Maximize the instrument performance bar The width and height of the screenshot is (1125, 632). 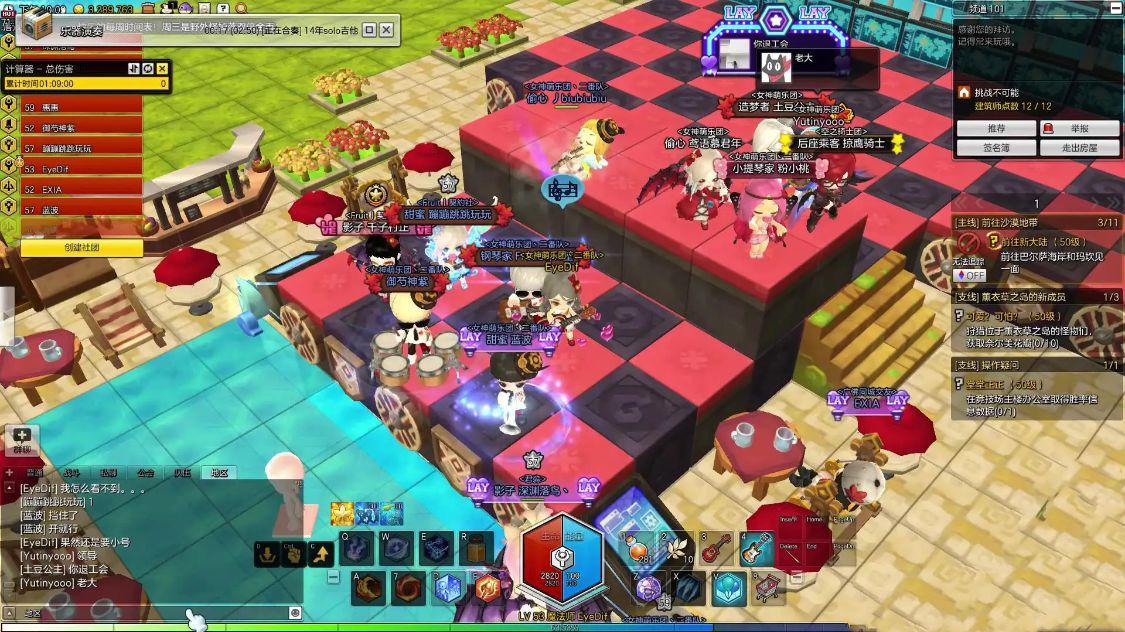pos(368,30)
